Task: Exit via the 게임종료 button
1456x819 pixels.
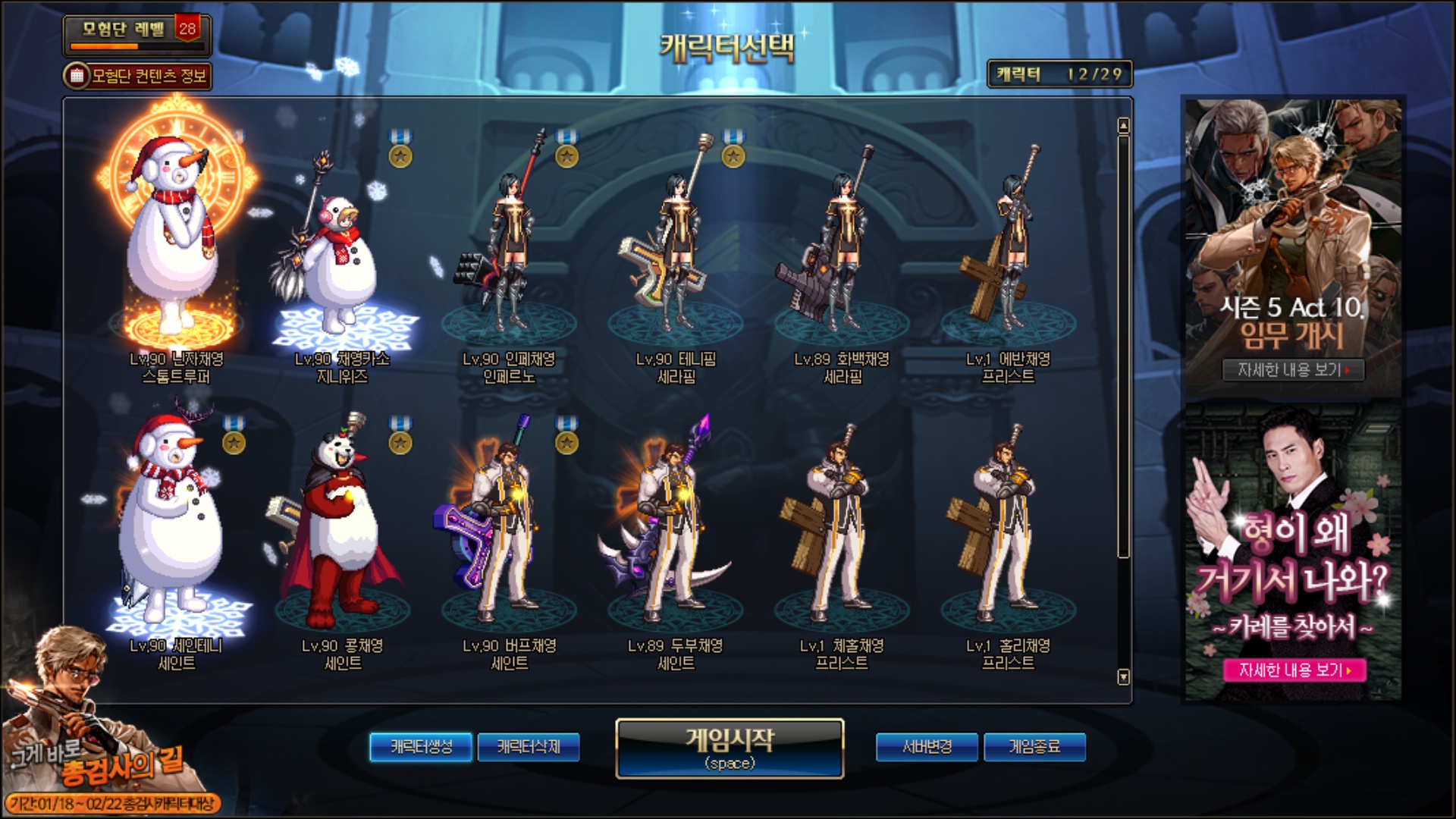Action: click(x=1034, y=747)
